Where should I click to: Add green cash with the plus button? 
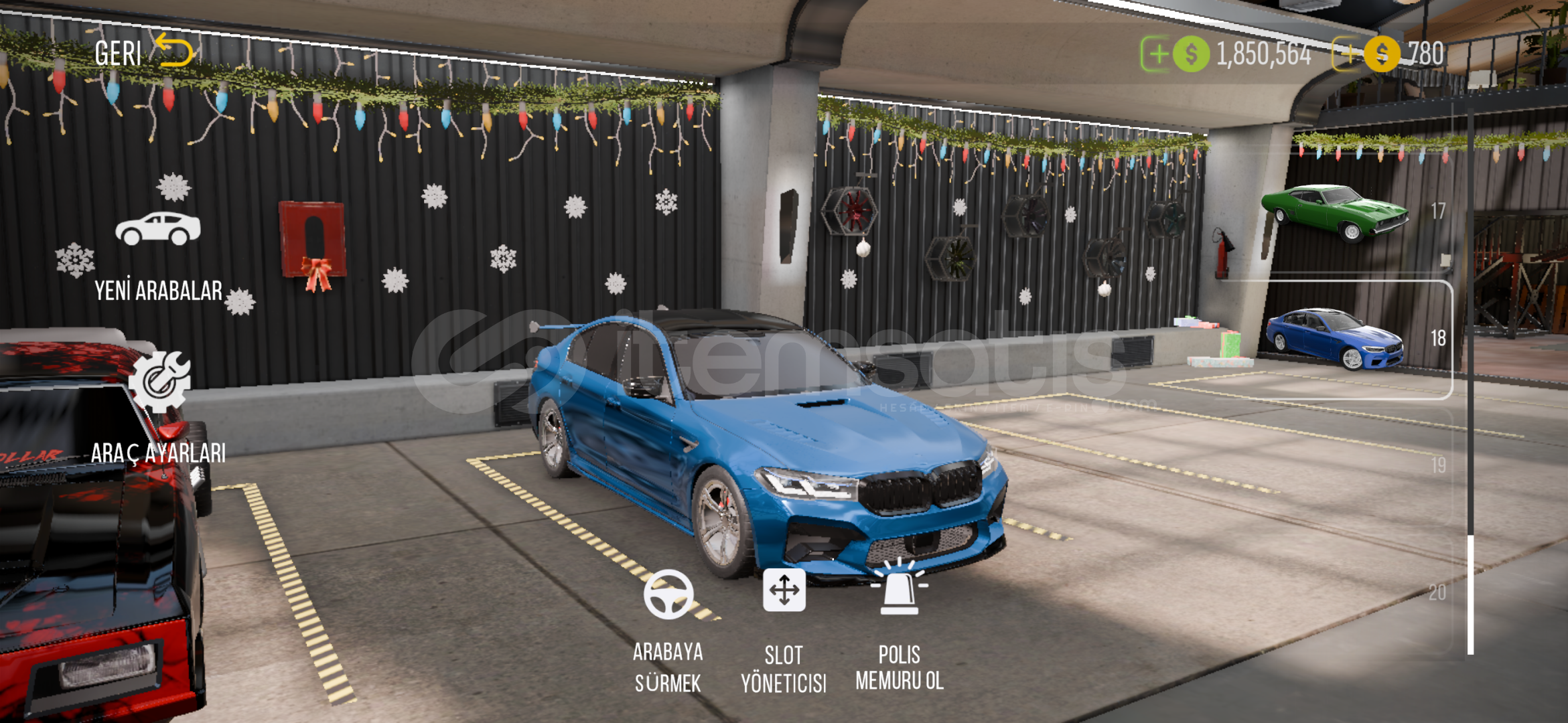point(1155,54)
